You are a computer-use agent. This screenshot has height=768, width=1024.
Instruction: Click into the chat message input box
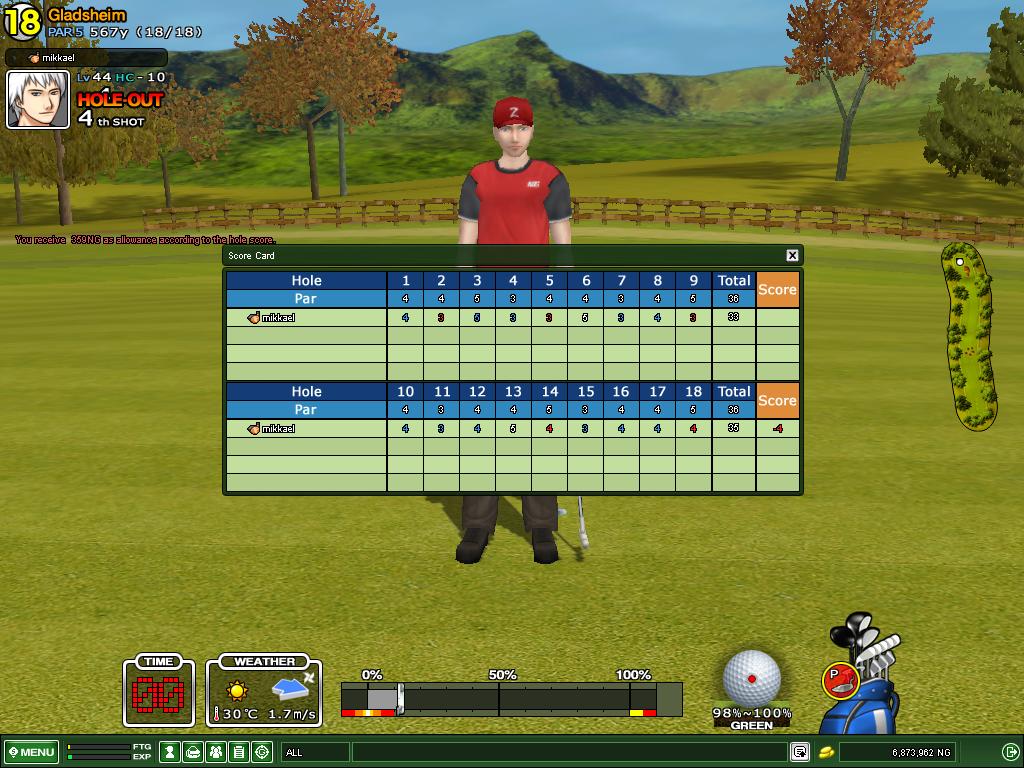(x=570, y=752)
